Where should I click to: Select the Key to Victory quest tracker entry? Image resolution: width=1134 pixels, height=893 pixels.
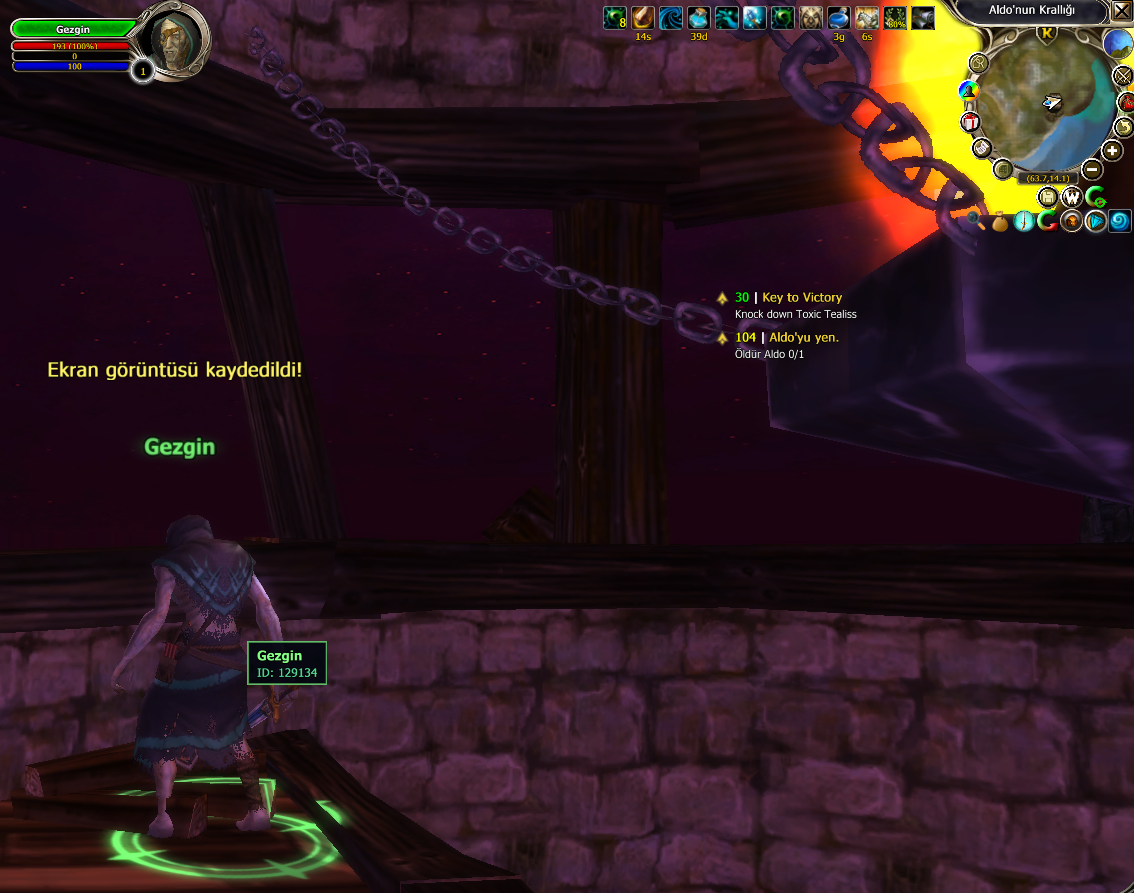coord(801,297)
